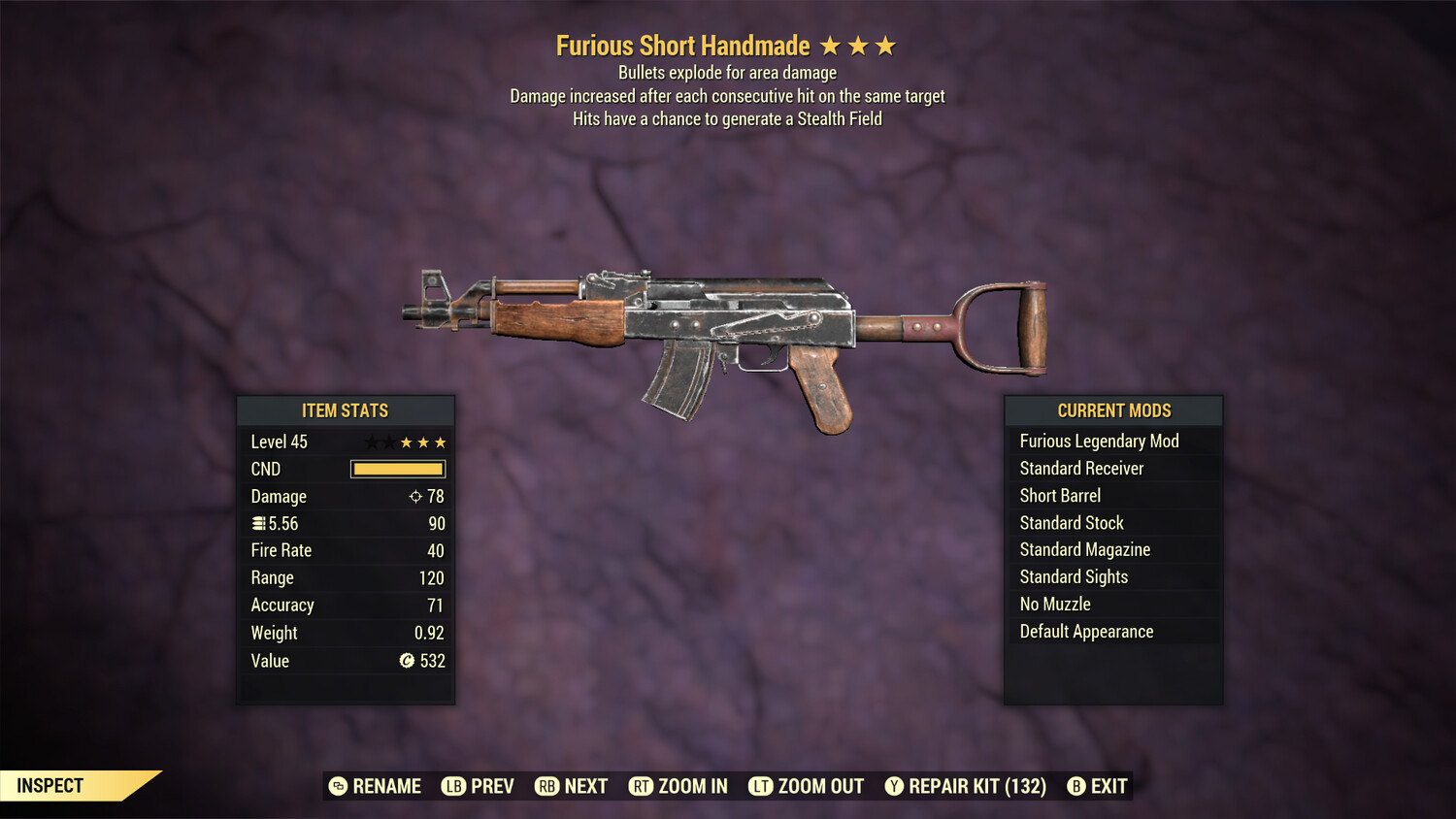Click the Short Barrel mod in Current Mods
Screen dimensions: 1456x819
click(x=1059, y=495)
